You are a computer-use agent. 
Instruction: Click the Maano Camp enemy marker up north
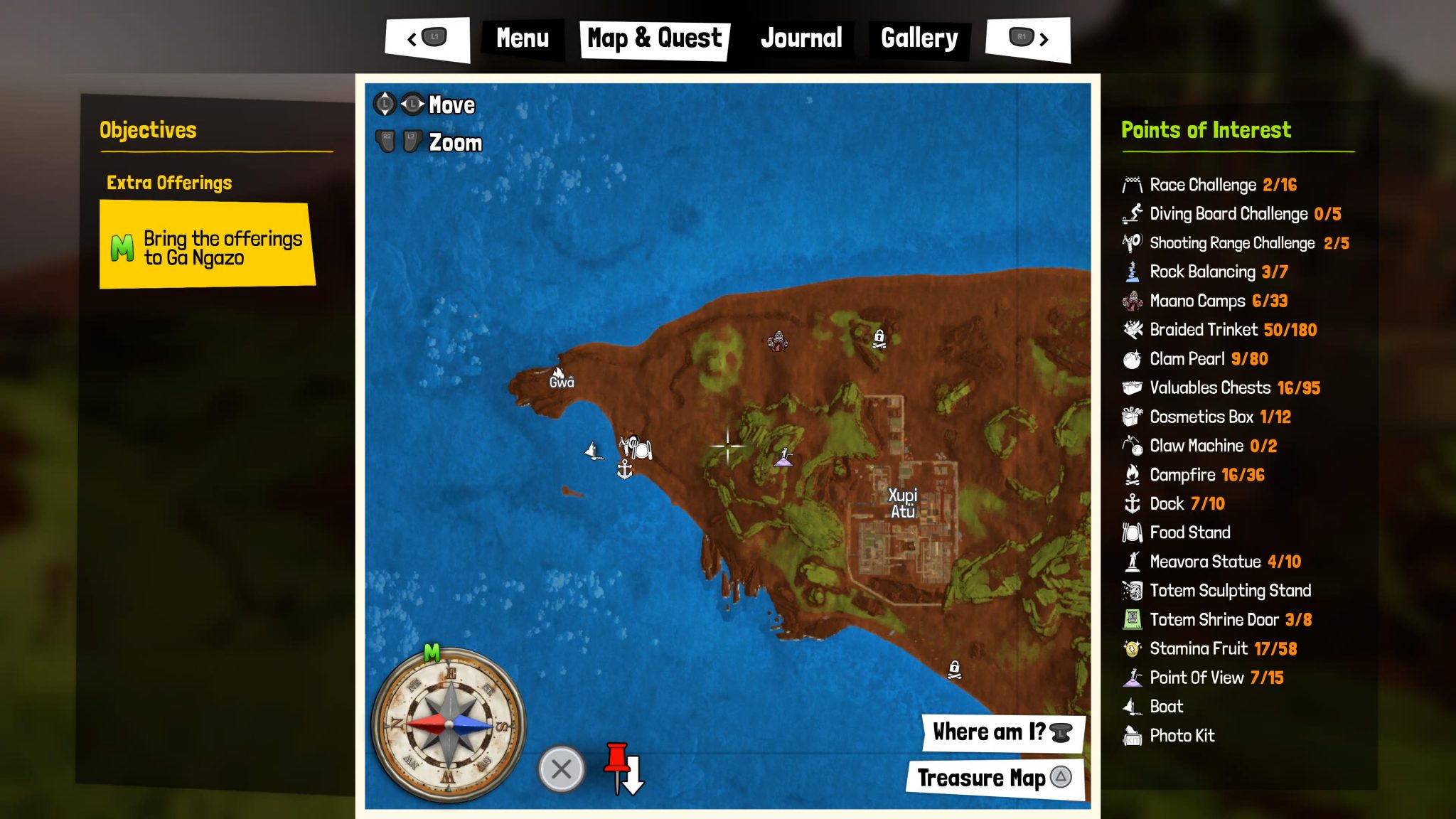coord(778,340)
